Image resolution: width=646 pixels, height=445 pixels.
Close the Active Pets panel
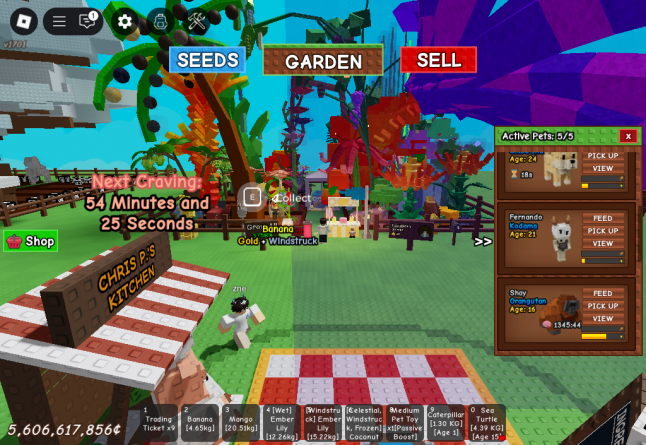[628, 136]
